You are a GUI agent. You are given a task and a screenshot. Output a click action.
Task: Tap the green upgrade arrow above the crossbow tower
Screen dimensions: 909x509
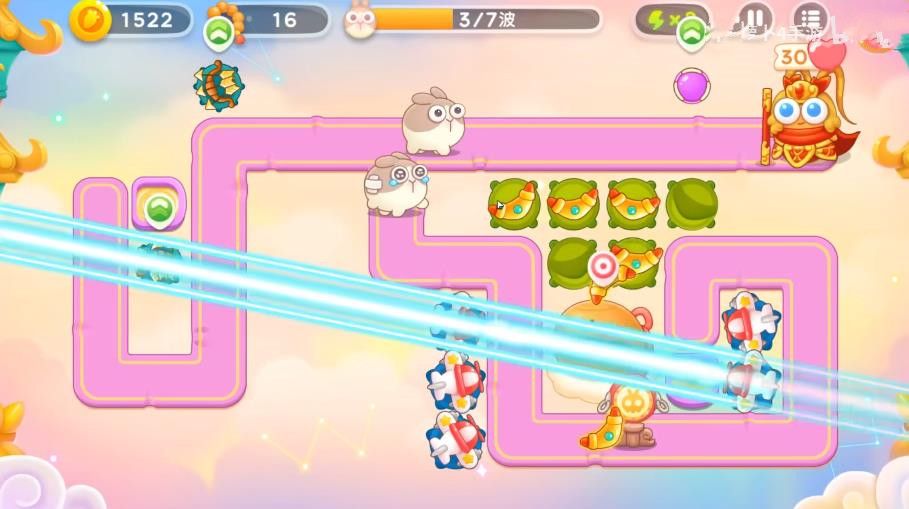[x=218, y=33]
